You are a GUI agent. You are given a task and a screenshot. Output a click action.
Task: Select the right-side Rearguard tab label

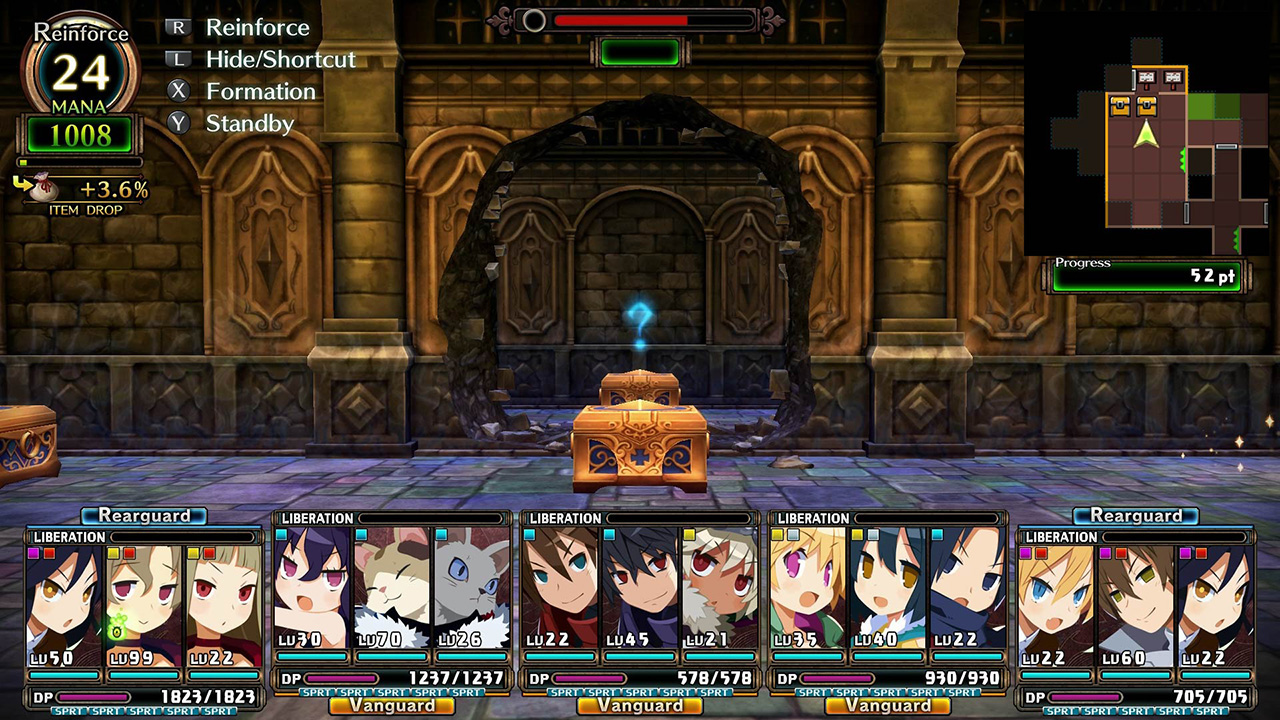[1135, 518]
